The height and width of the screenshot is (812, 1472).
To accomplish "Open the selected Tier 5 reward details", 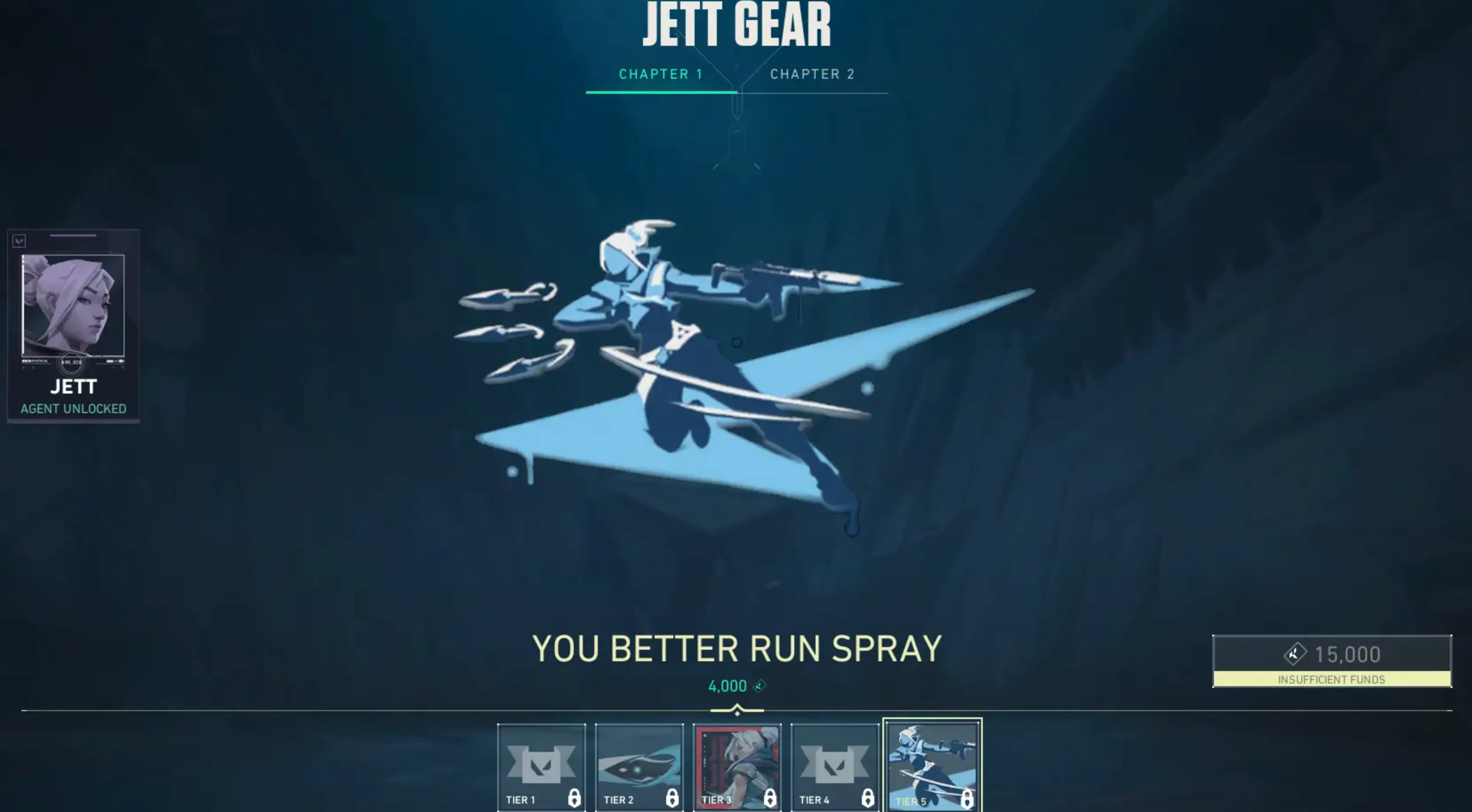I will point(933,763).
